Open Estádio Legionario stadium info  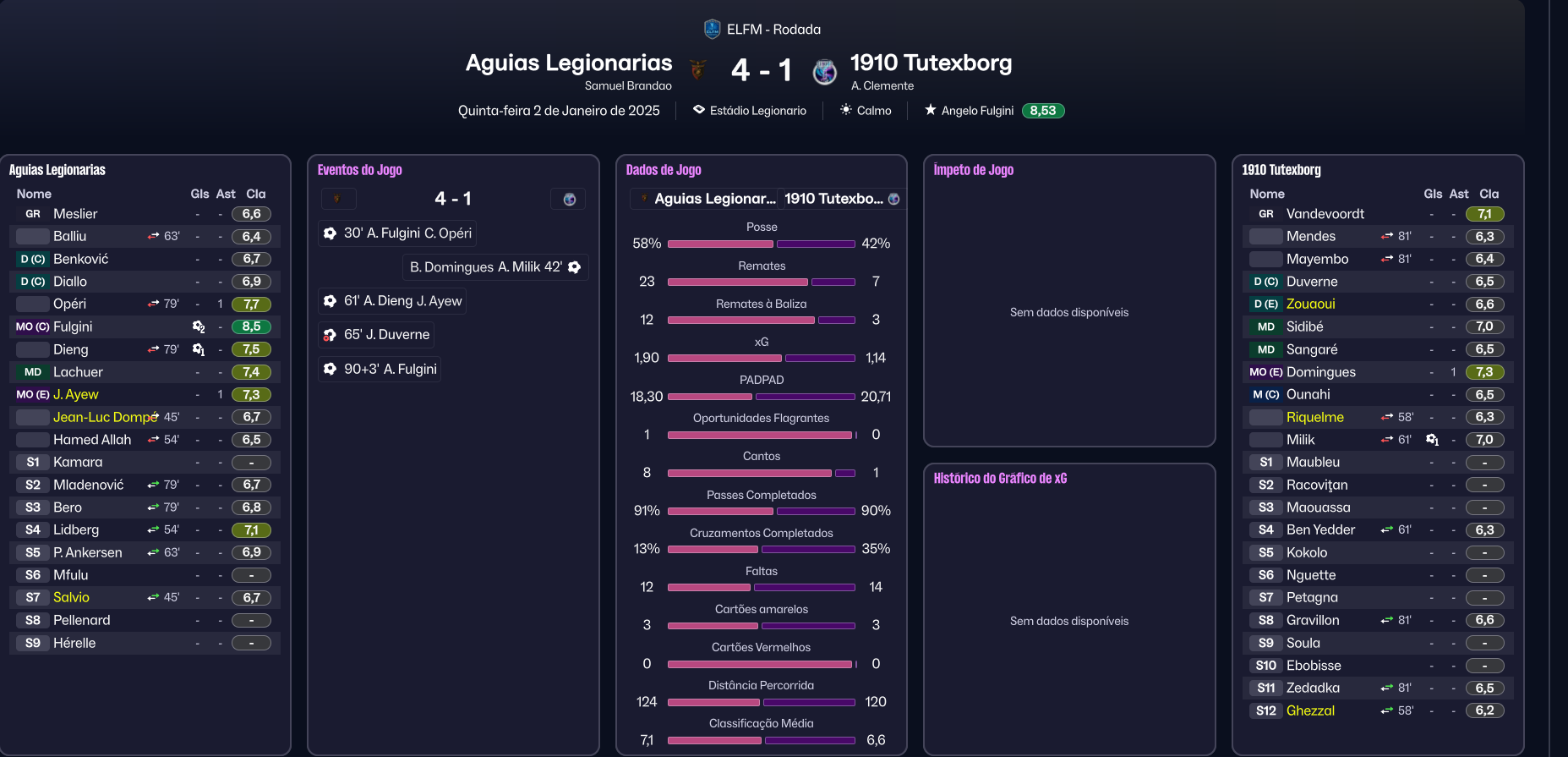coord(757,111)
